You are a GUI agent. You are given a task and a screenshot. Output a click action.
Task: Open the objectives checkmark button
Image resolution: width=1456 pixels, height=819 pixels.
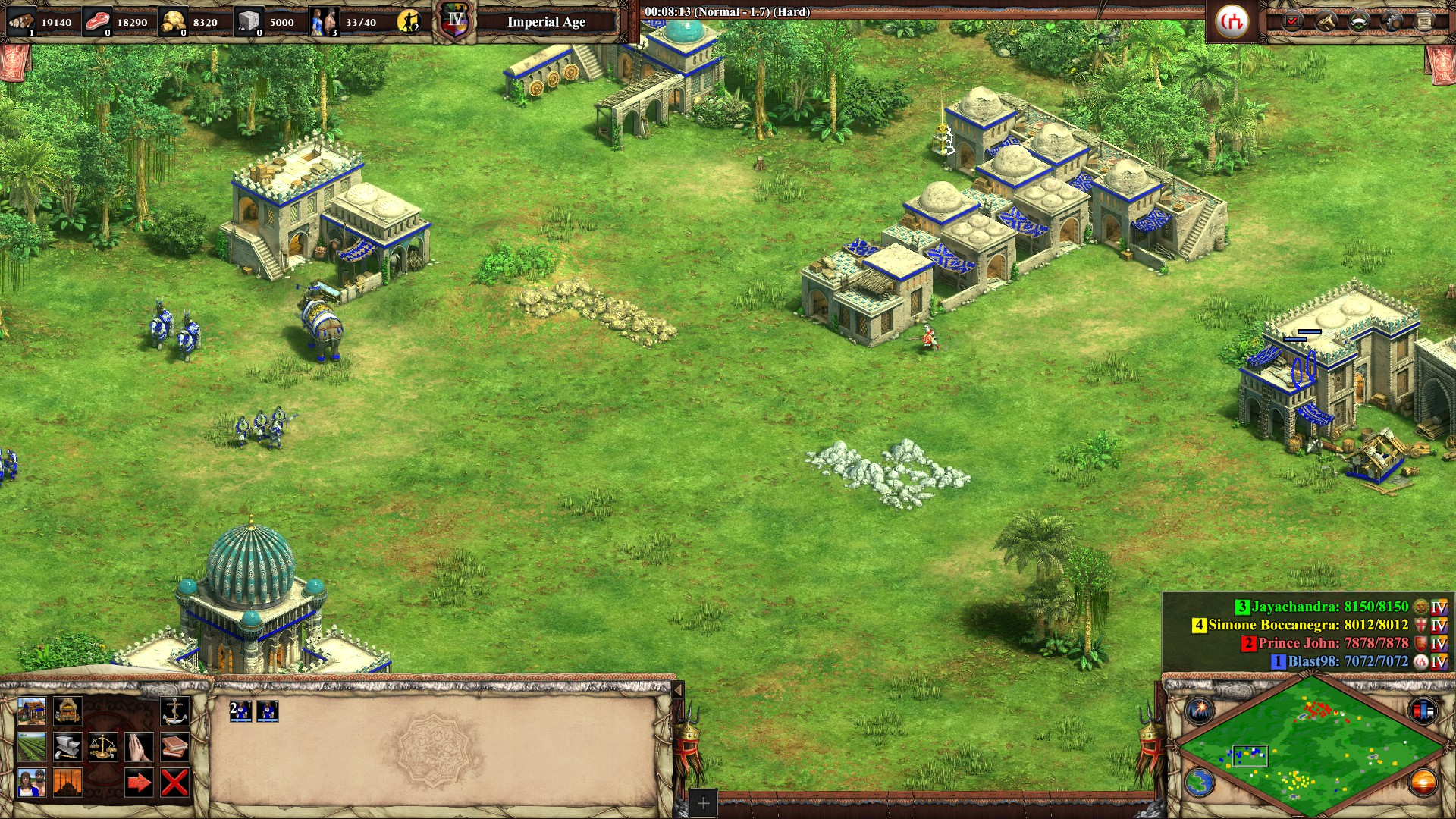(x=1292, y=21)
